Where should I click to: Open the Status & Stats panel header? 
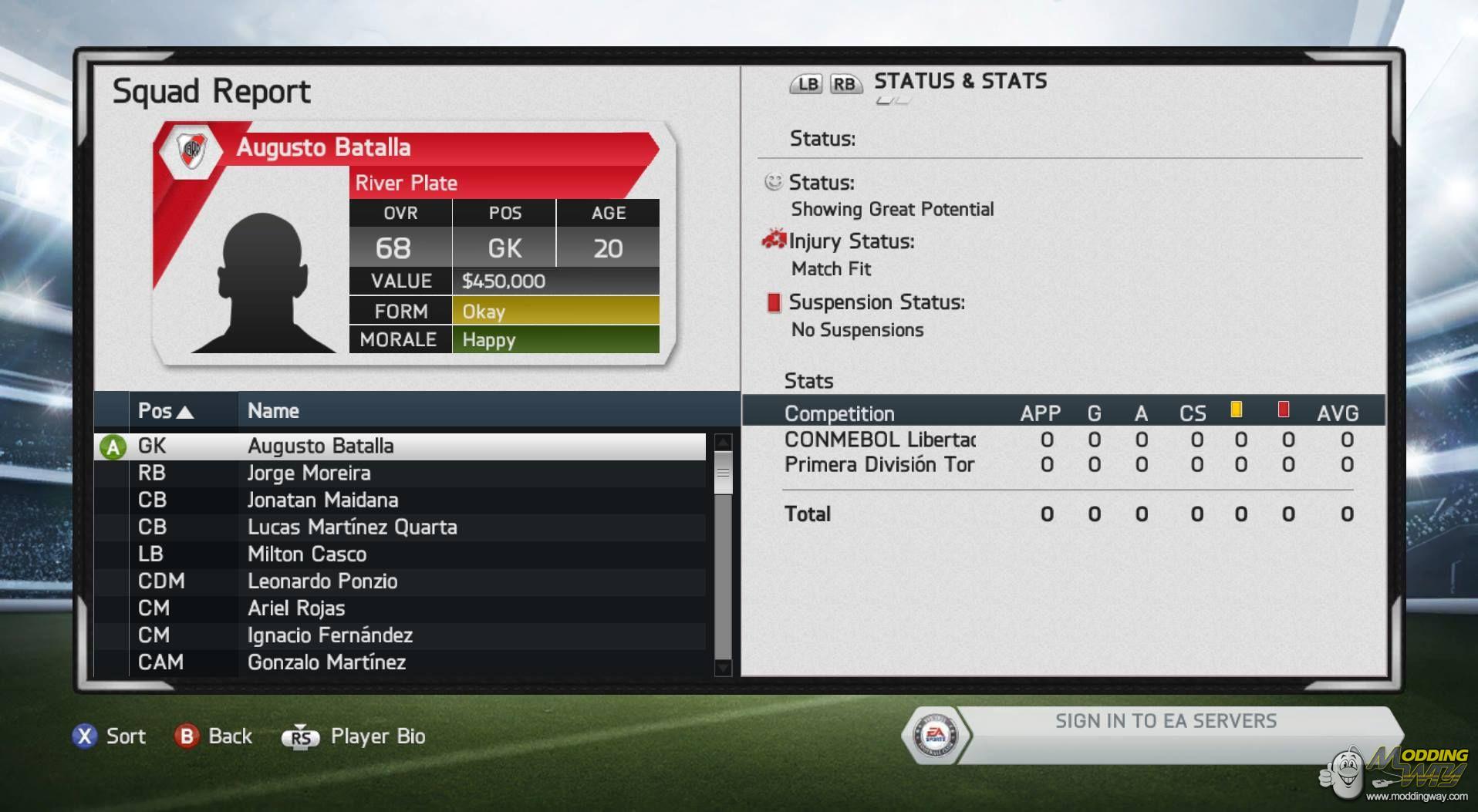(960, 82)
